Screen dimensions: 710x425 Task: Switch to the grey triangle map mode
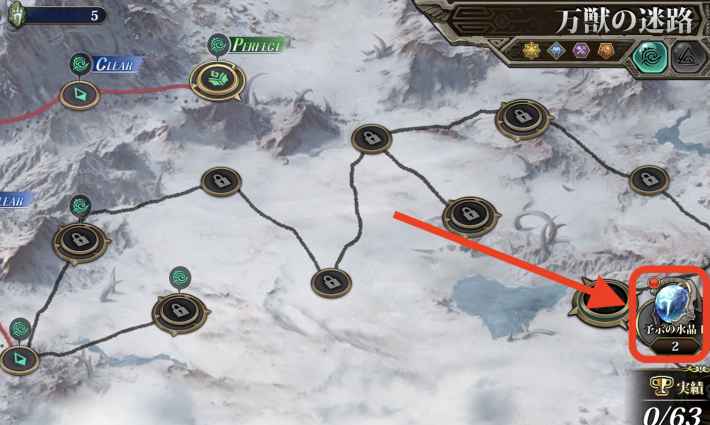[x=686, y=54]
